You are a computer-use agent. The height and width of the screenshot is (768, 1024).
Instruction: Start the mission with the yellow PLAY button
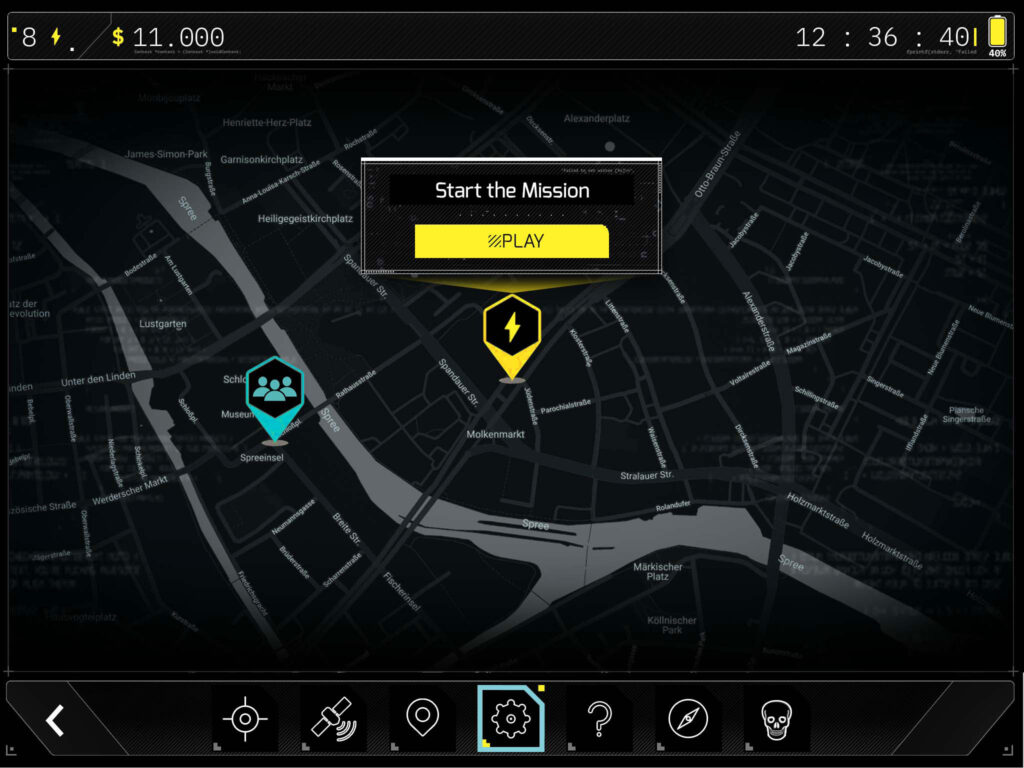pyautogui.click(x=511, y=241)
